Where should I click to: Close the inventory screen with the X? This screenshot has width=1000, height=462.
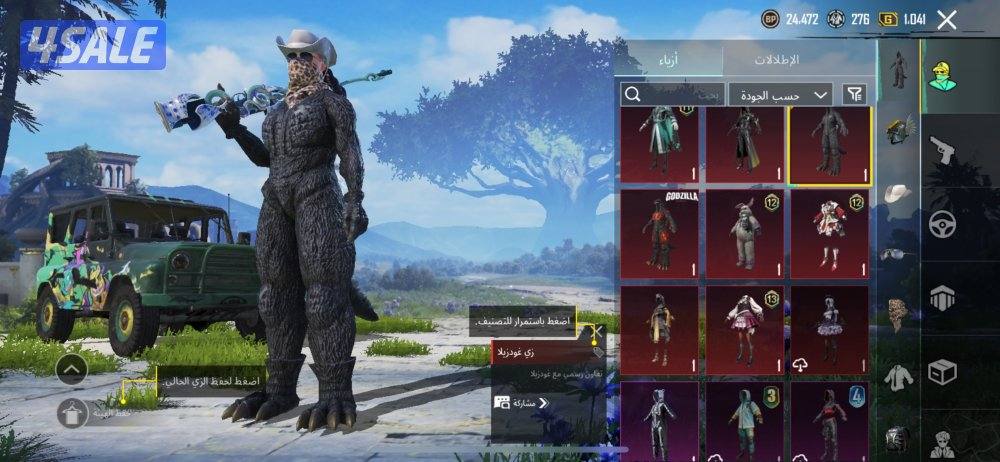[x=947, y=19]
